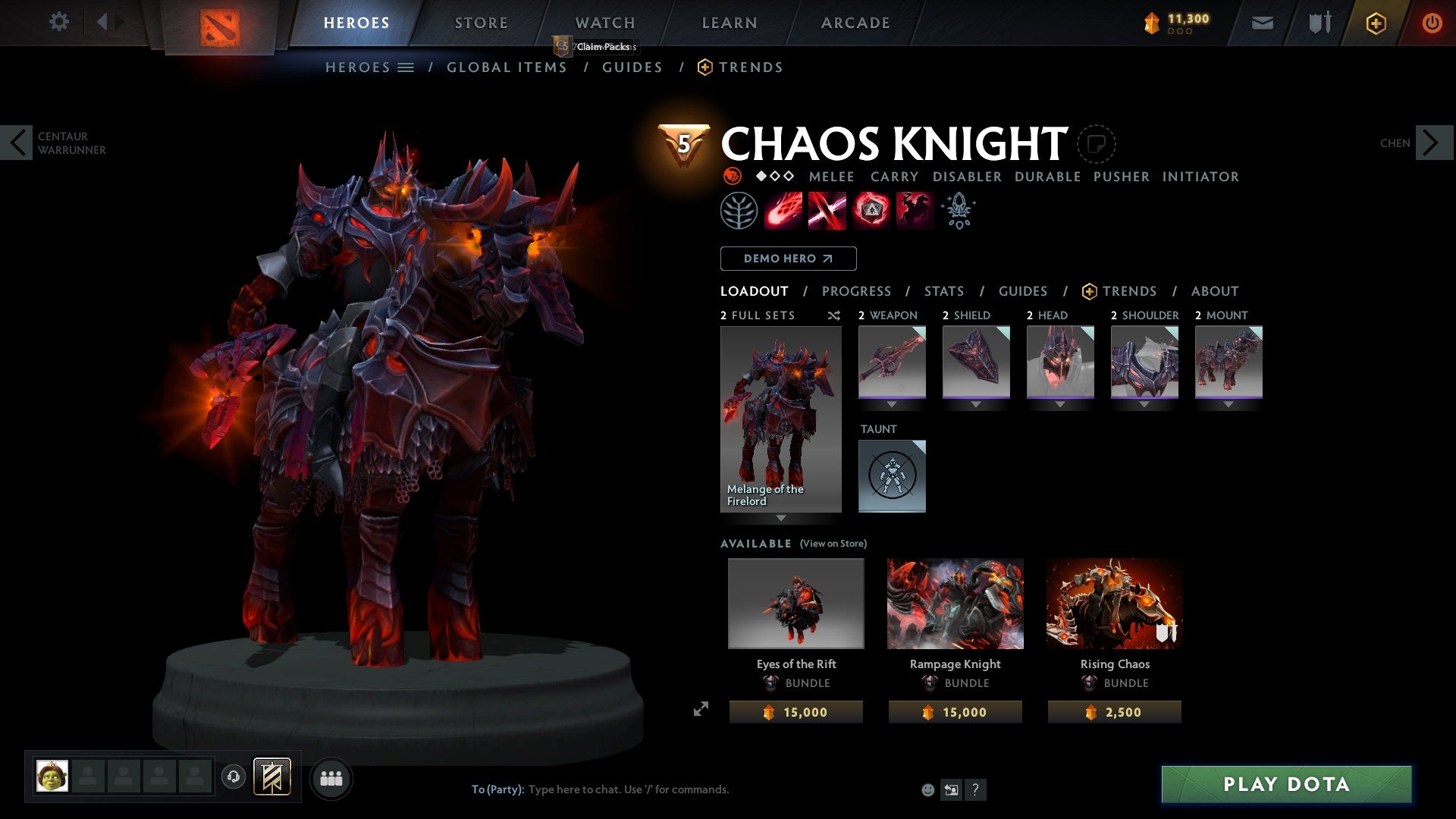Click the Phantasm ultimate ability icon
Image resolution: width=1456 pixels, height=819 pixels.
click(x=915, y=210)
